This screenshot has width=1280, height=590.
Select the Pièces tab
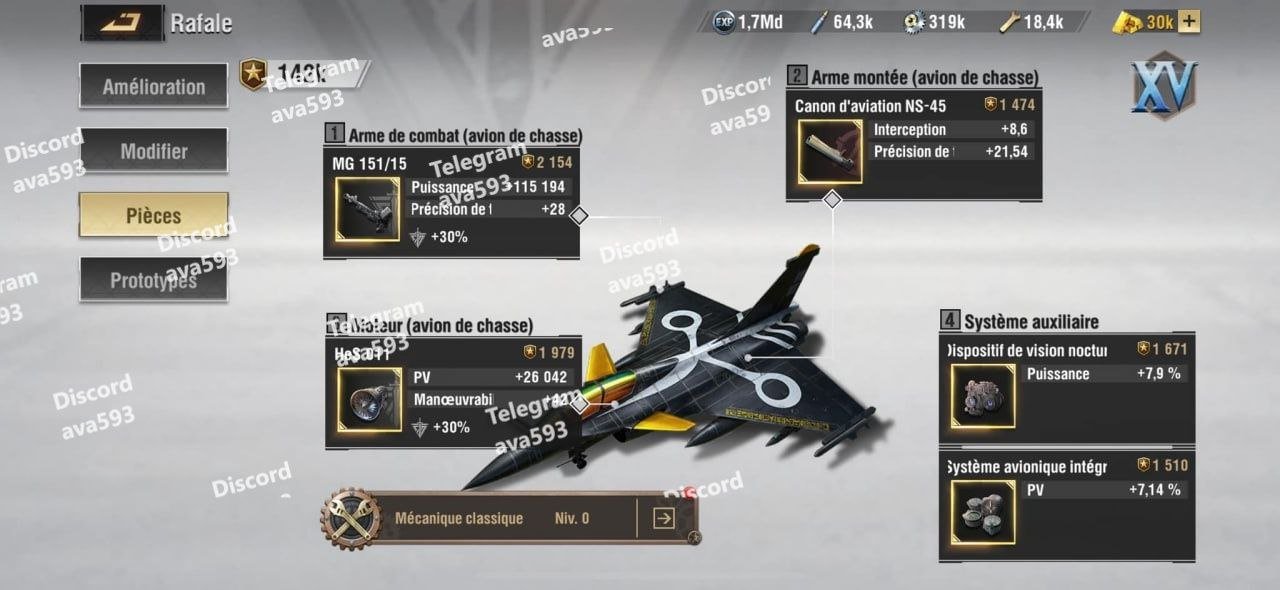(x=153, y=215)
